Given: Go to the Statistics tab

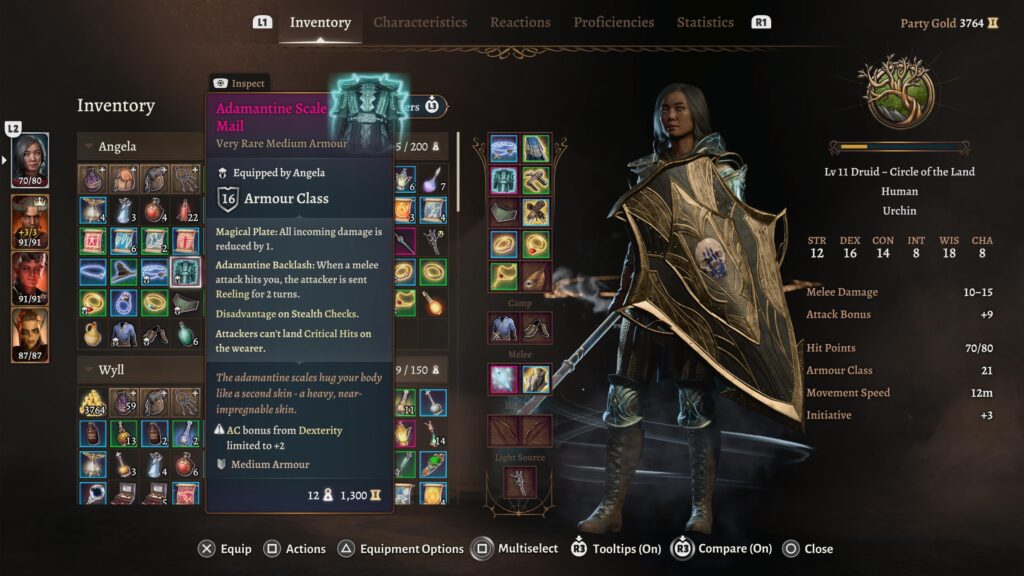Looking at the screenshot, I should click(x=705, y=22).
